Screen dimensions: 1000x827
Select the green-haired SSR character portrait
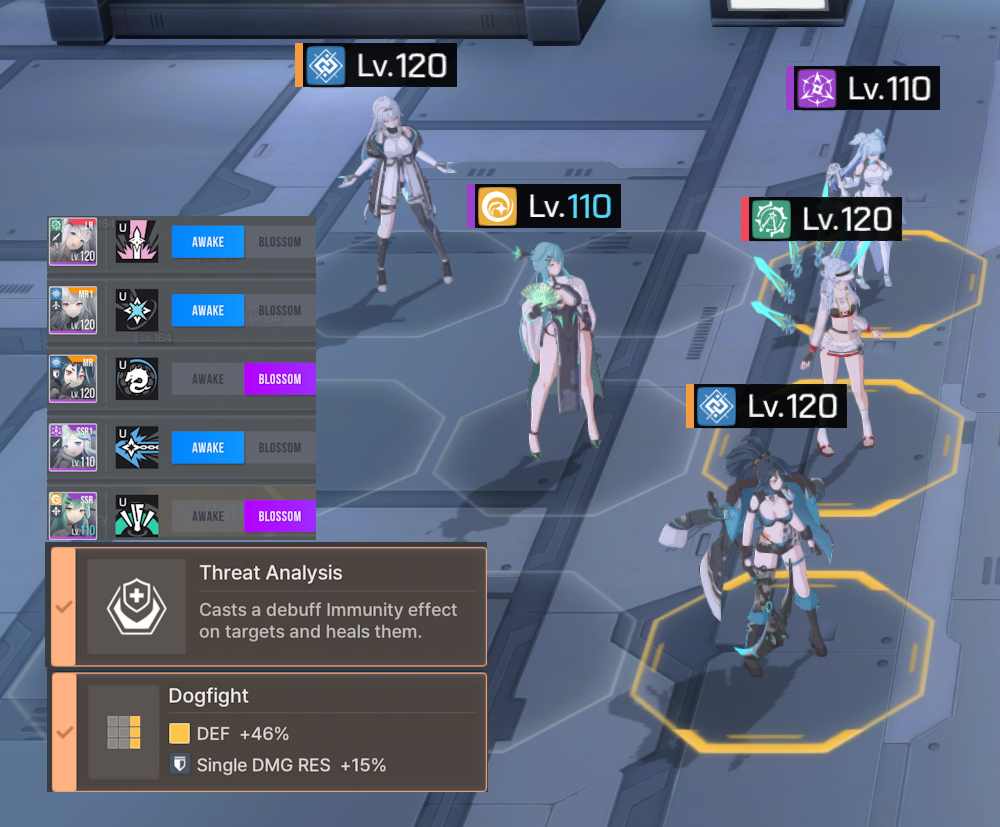click(73, 516)
